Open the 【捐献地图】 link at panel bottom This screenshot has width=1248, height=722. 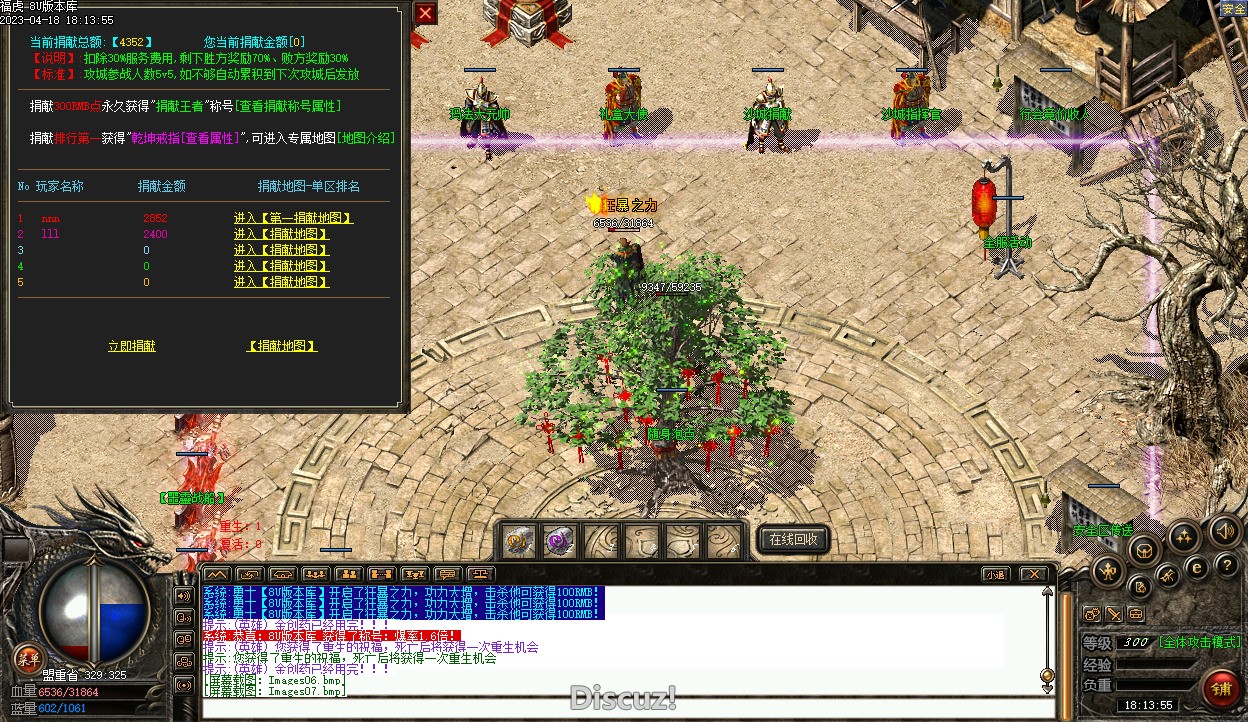[282, 346]
